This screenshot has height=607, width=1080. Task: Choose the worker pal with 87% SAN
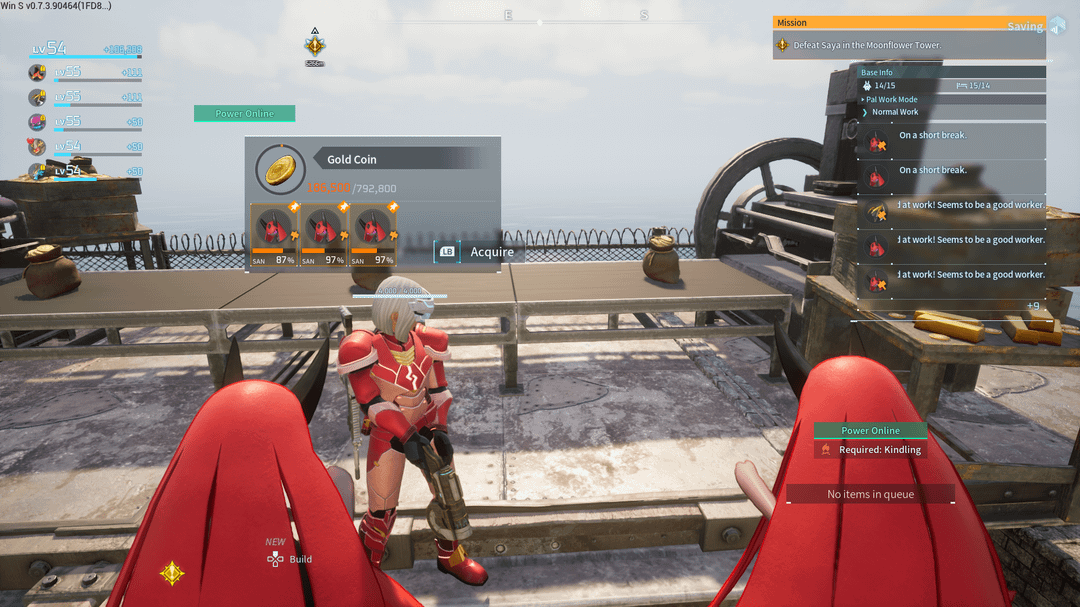point(273,236)
